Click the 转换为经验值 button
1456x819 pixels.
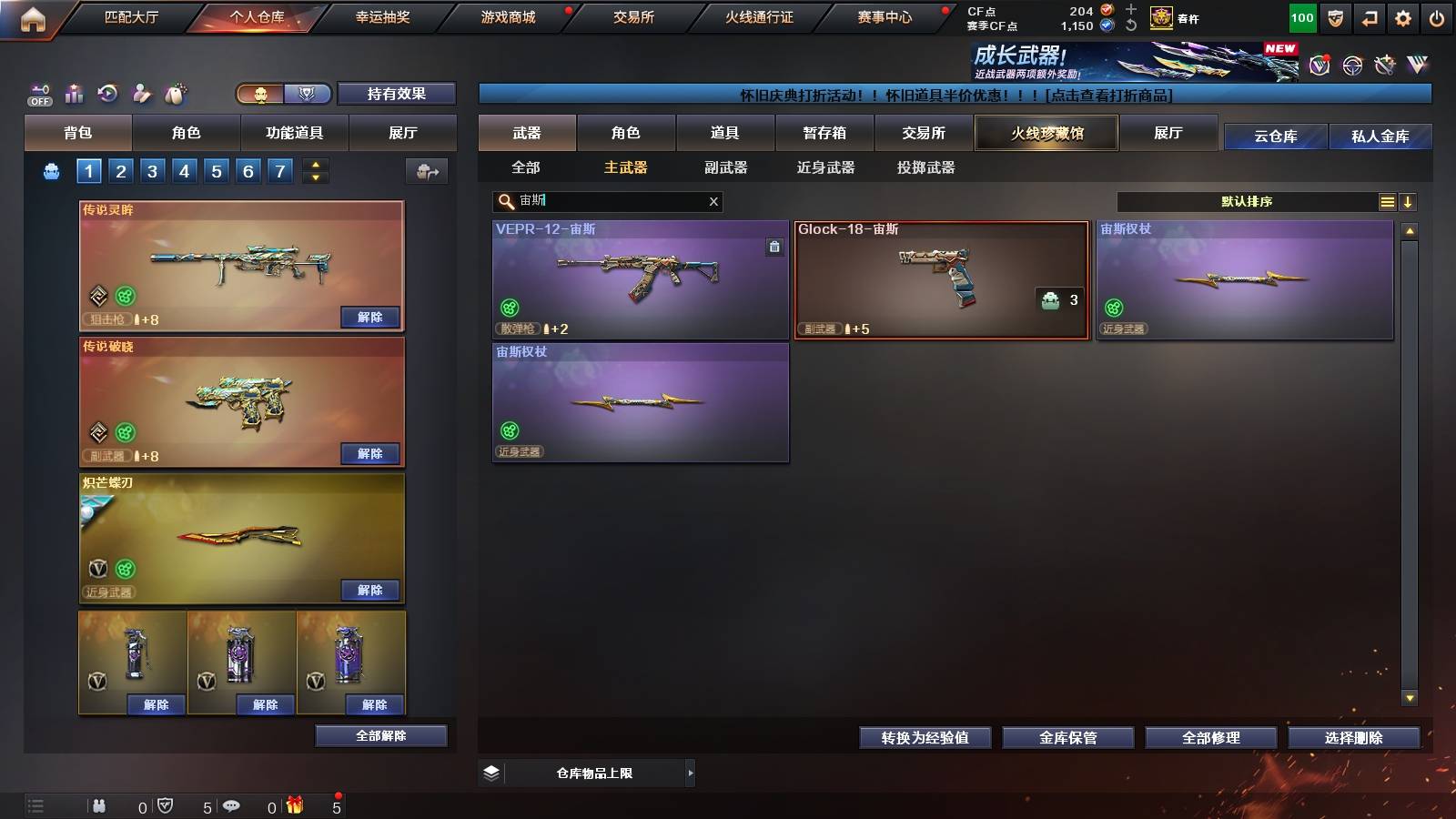coord(925,738)
